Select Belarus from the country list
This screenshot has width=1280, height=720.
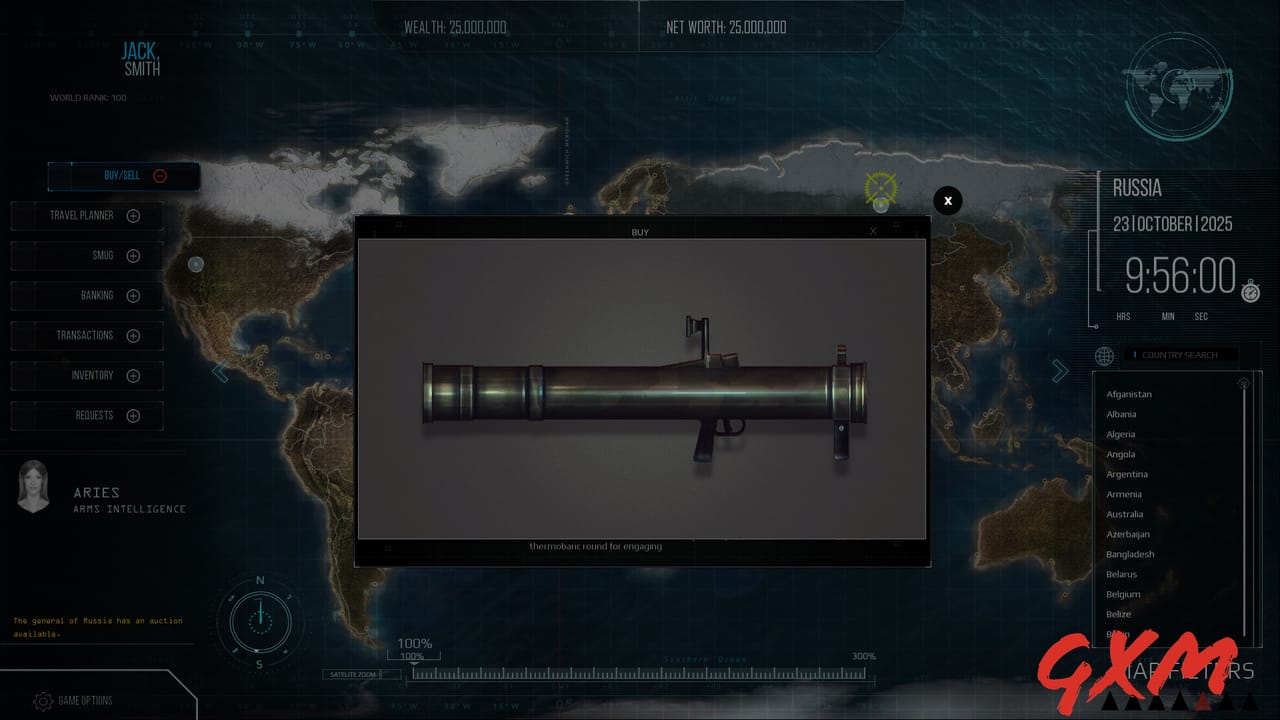click(1122, 574)
